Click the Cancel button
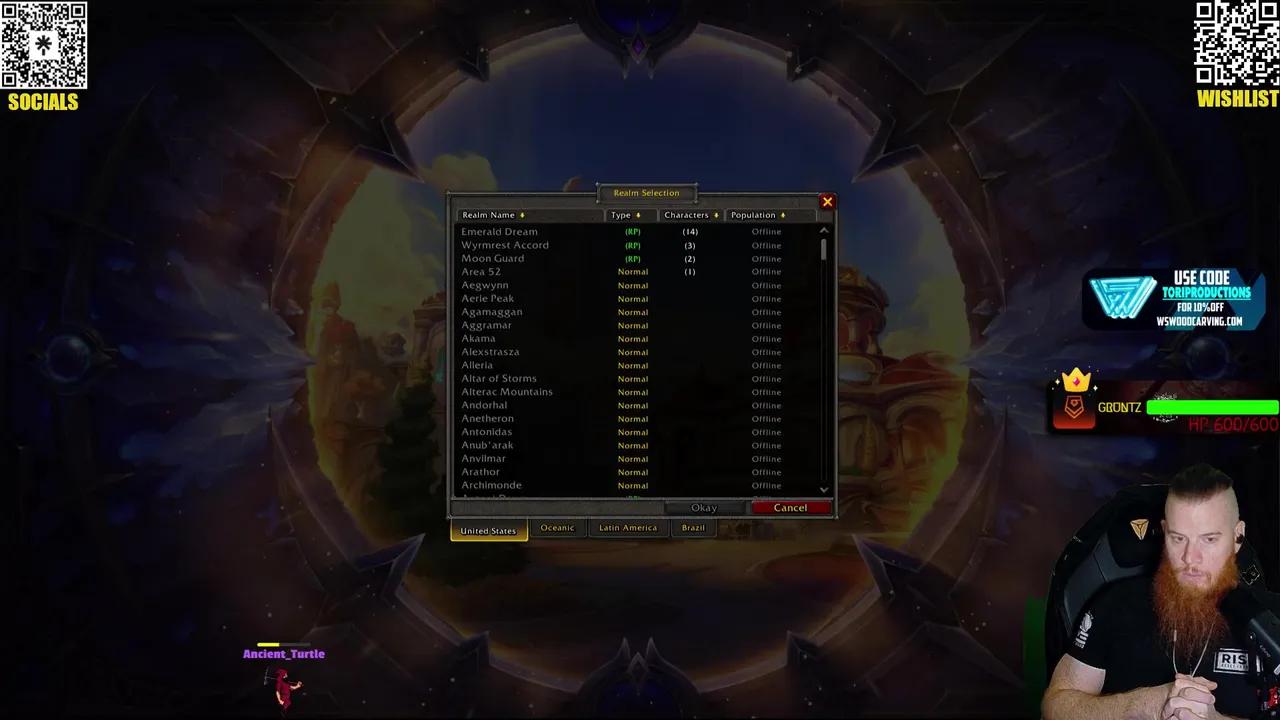The image size is (1280, 720). coord(790,507)
